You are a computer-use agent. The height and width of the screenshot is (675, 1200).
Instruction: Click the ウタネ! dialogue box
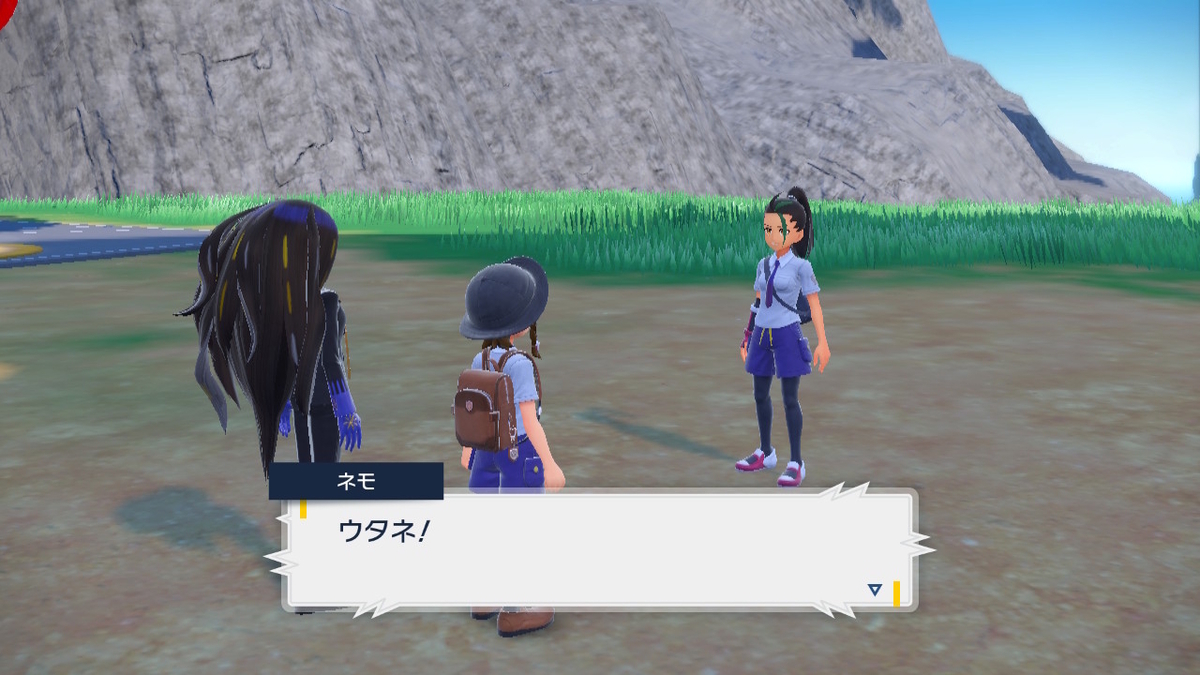600,549
